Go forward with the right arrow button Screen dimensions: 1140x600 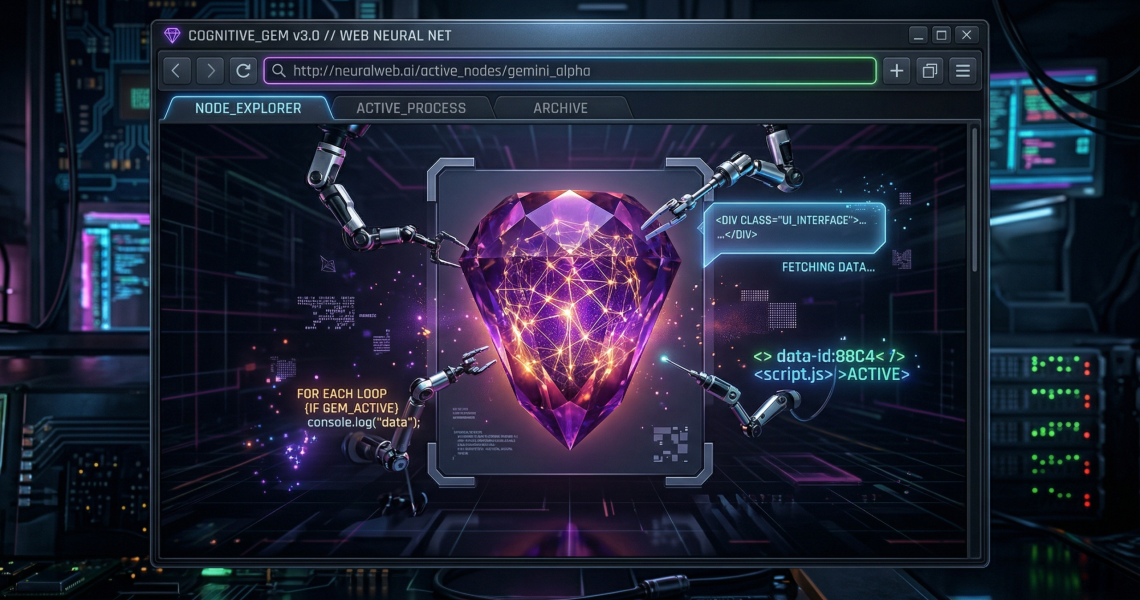(x=209, y=71)
